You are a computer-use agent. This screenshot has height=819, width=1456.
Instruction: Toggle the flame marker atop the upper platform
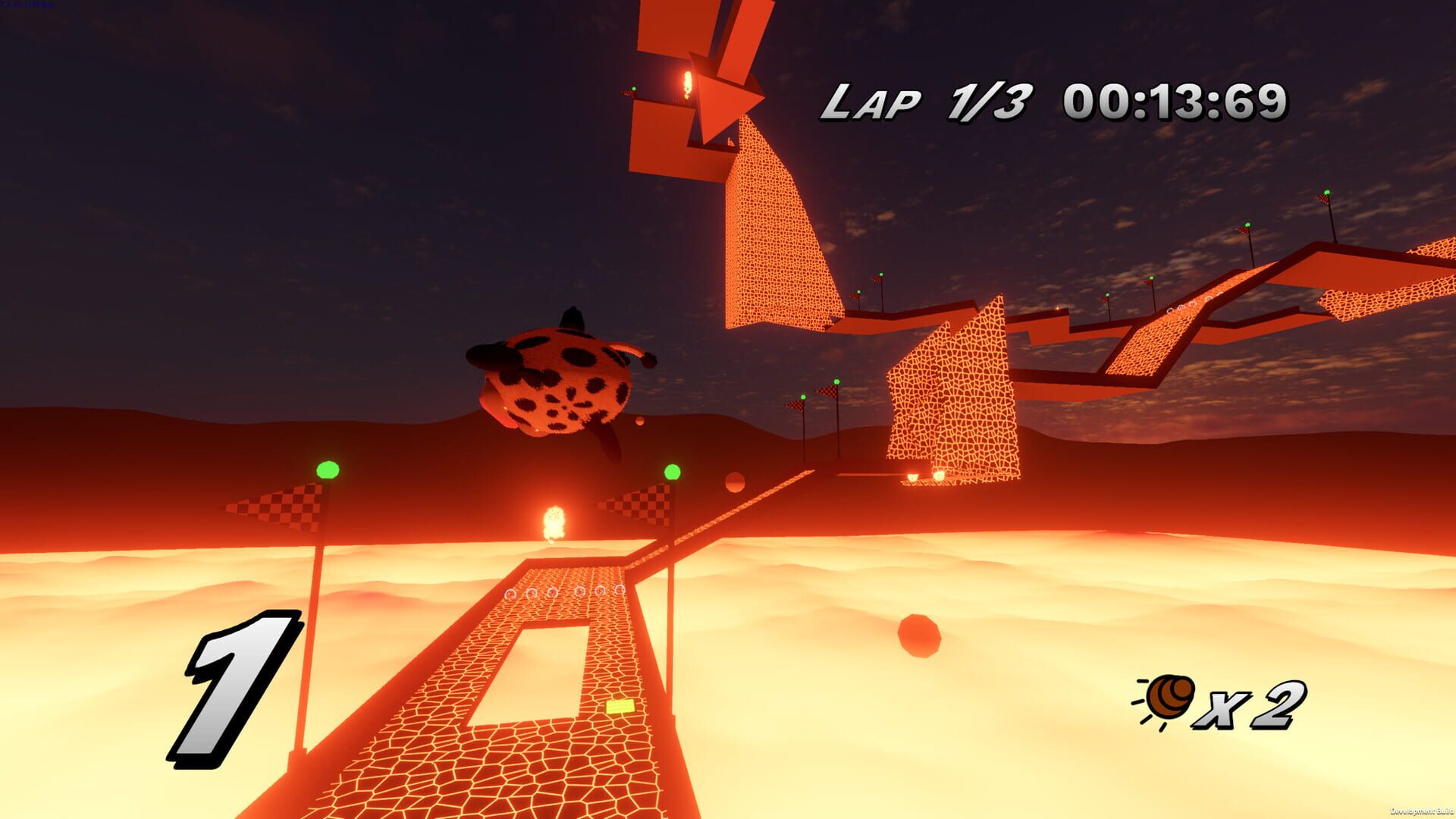(x=687, y=85)
